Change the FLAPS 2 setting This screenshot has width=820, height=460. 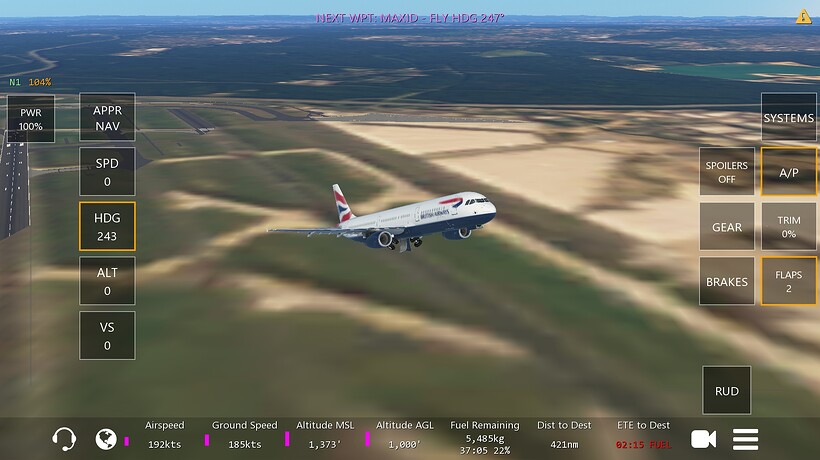click(788, 281)
